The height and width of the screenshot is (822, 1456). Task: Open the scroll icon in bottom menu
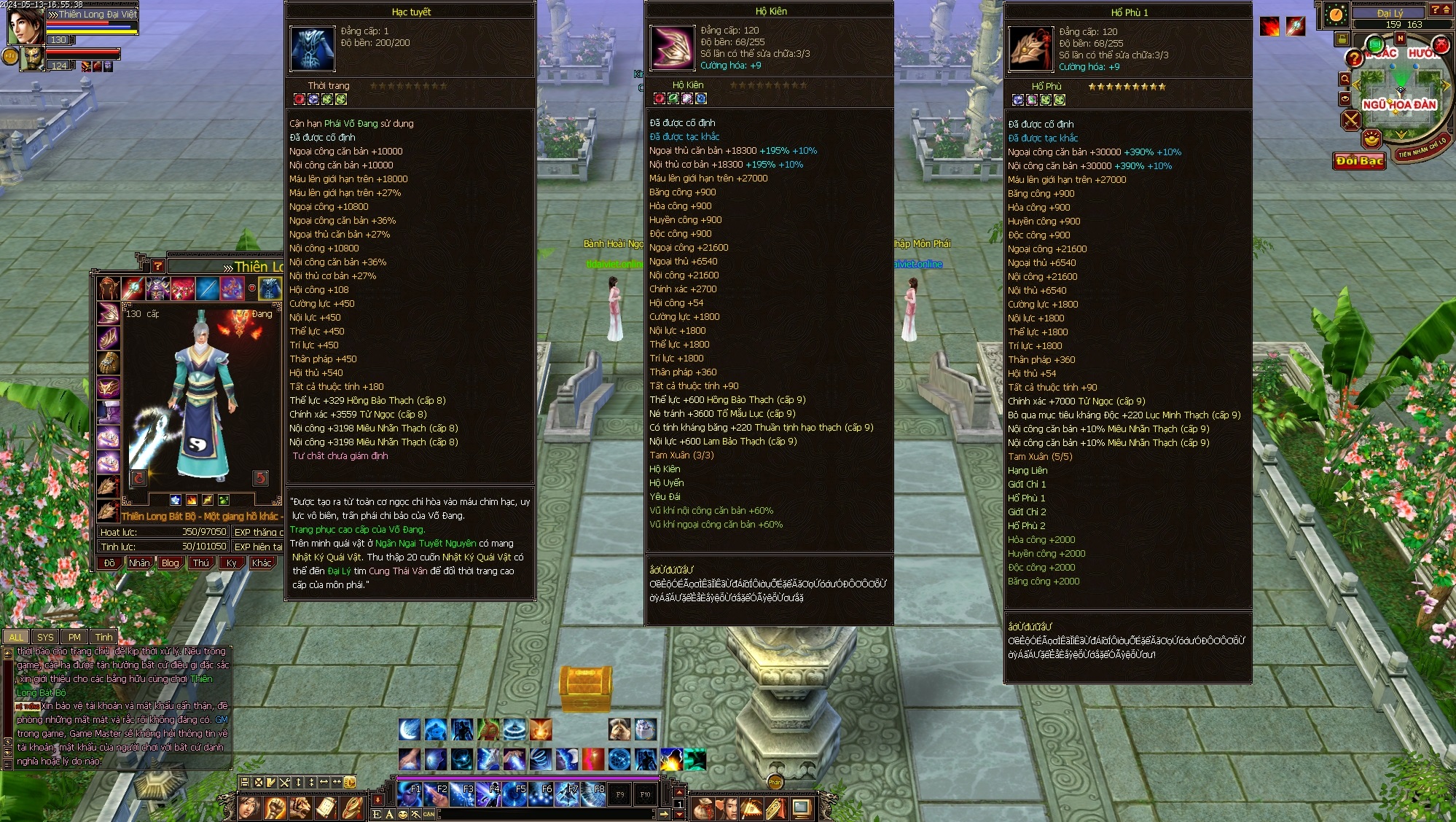[x=326, y=807]
